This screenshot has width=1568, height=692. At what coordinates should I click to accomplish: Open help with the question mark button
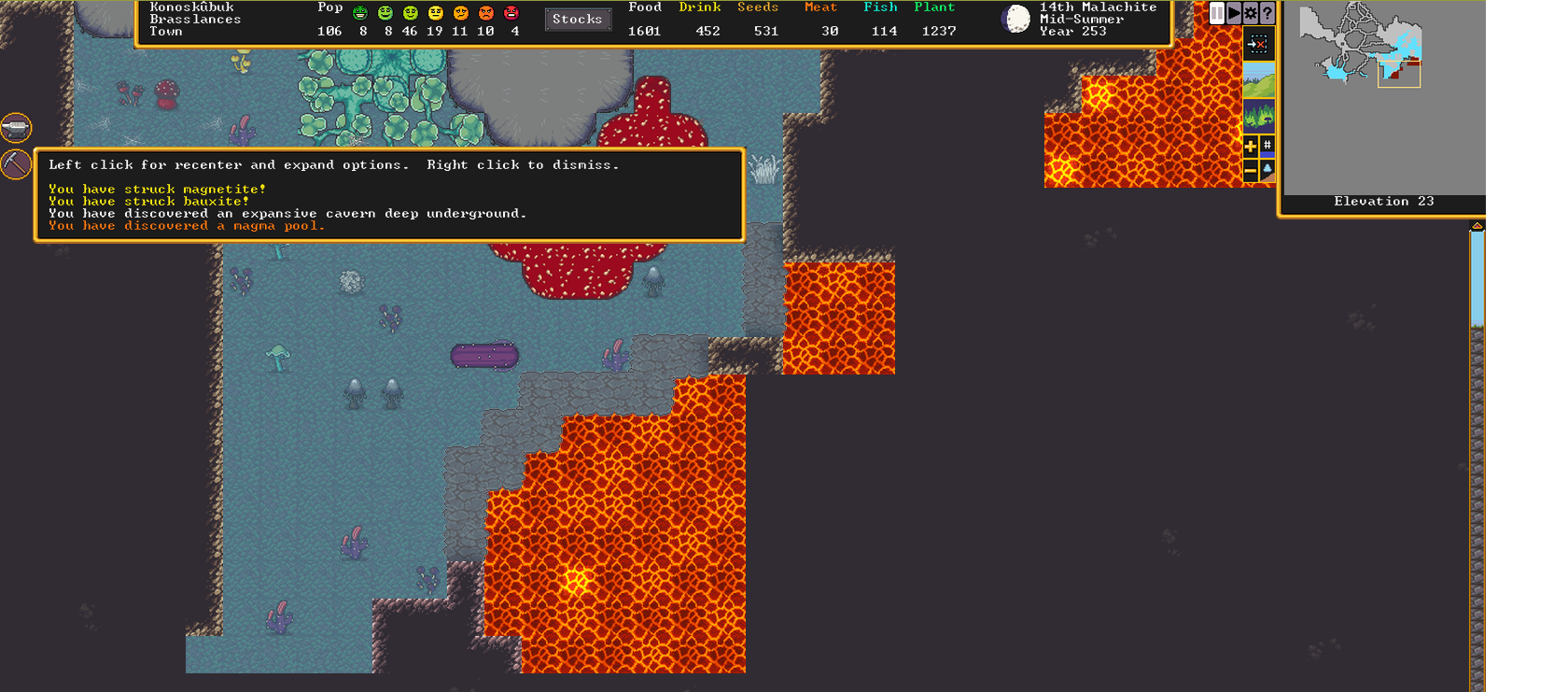pyautogui.click(x=1267, y=13)
